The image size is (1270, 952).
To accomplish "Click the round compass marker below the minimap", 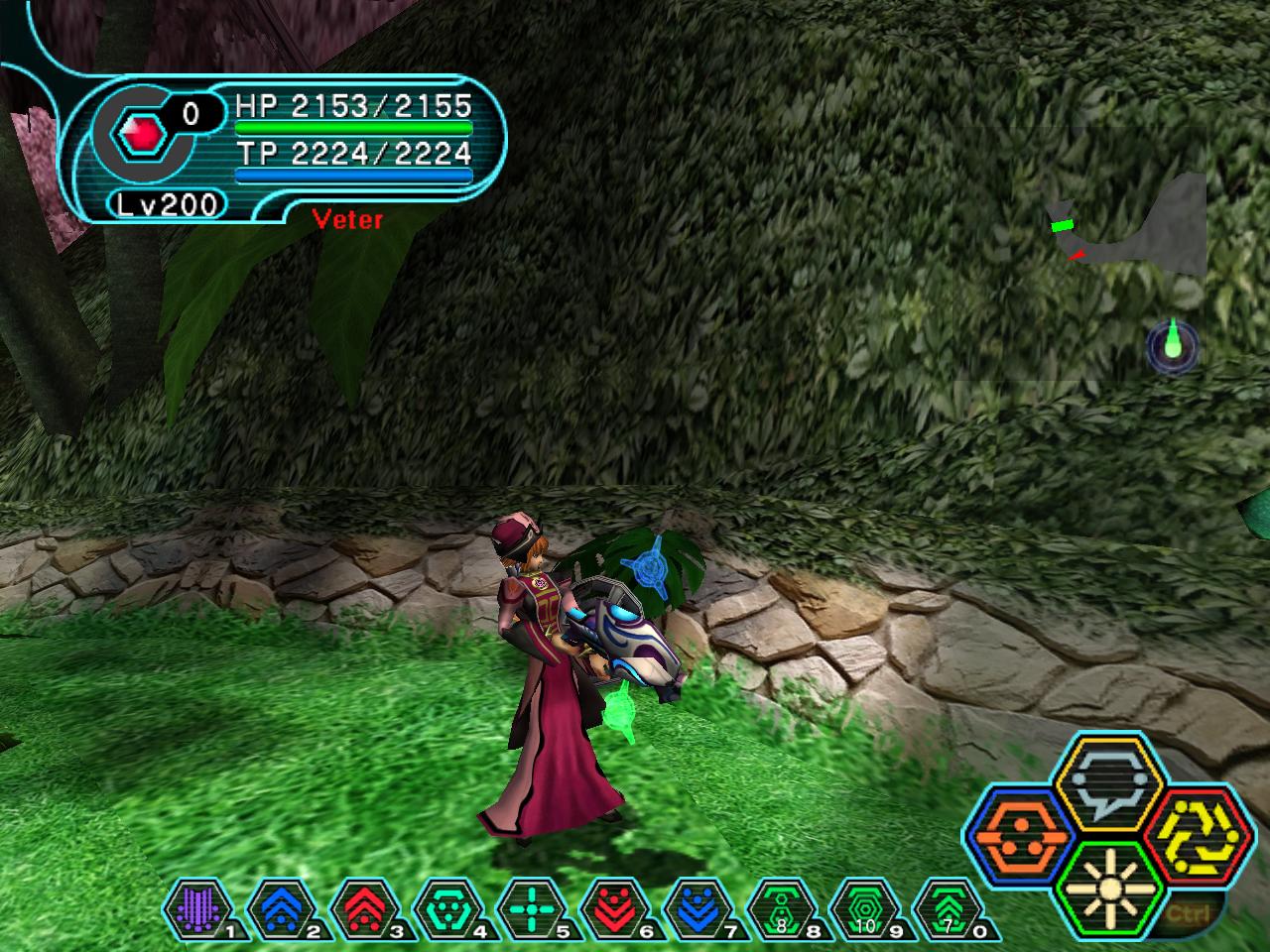I will [x=1173, y=347].
